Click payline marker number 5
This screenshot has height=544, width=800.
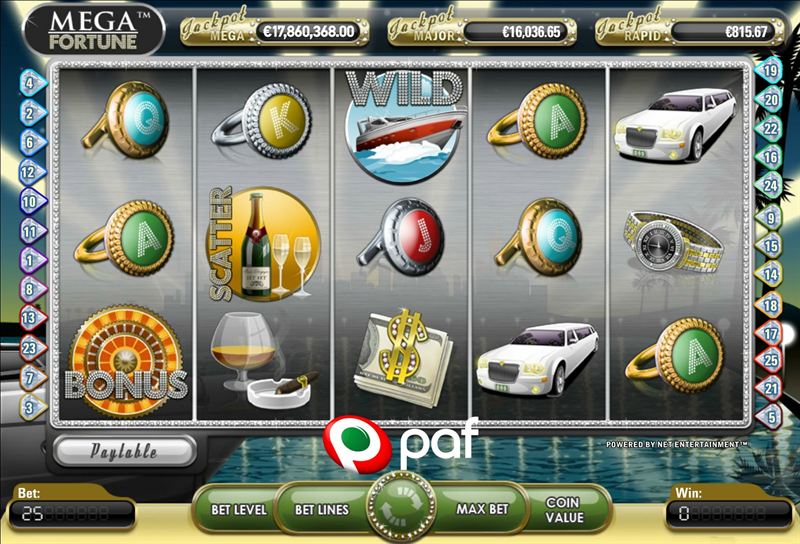(x=771, y=415)
